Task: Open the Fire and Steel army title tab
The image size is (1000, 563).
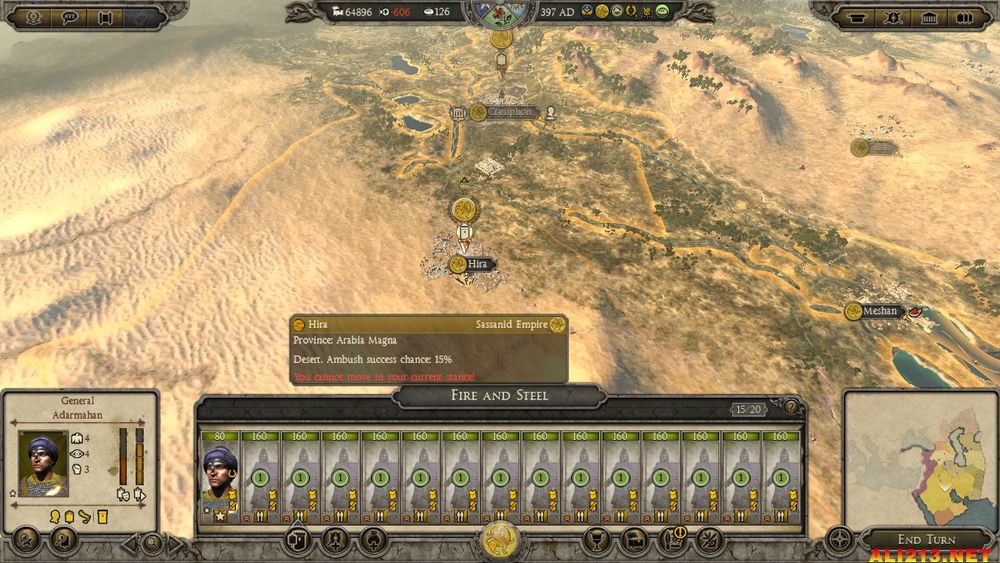Action: 499,396
